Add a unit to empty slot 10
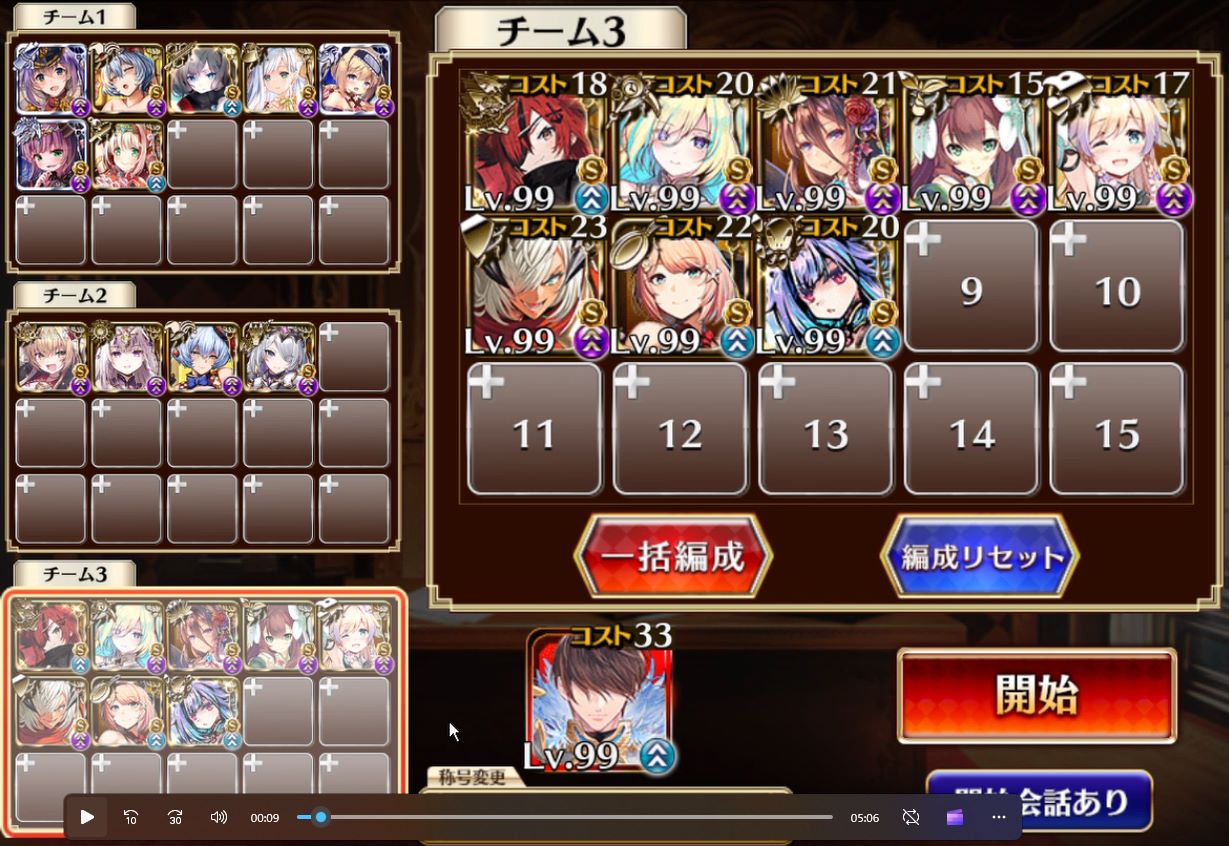The width and height of the screenshot is (1229, 846). 1117,286
